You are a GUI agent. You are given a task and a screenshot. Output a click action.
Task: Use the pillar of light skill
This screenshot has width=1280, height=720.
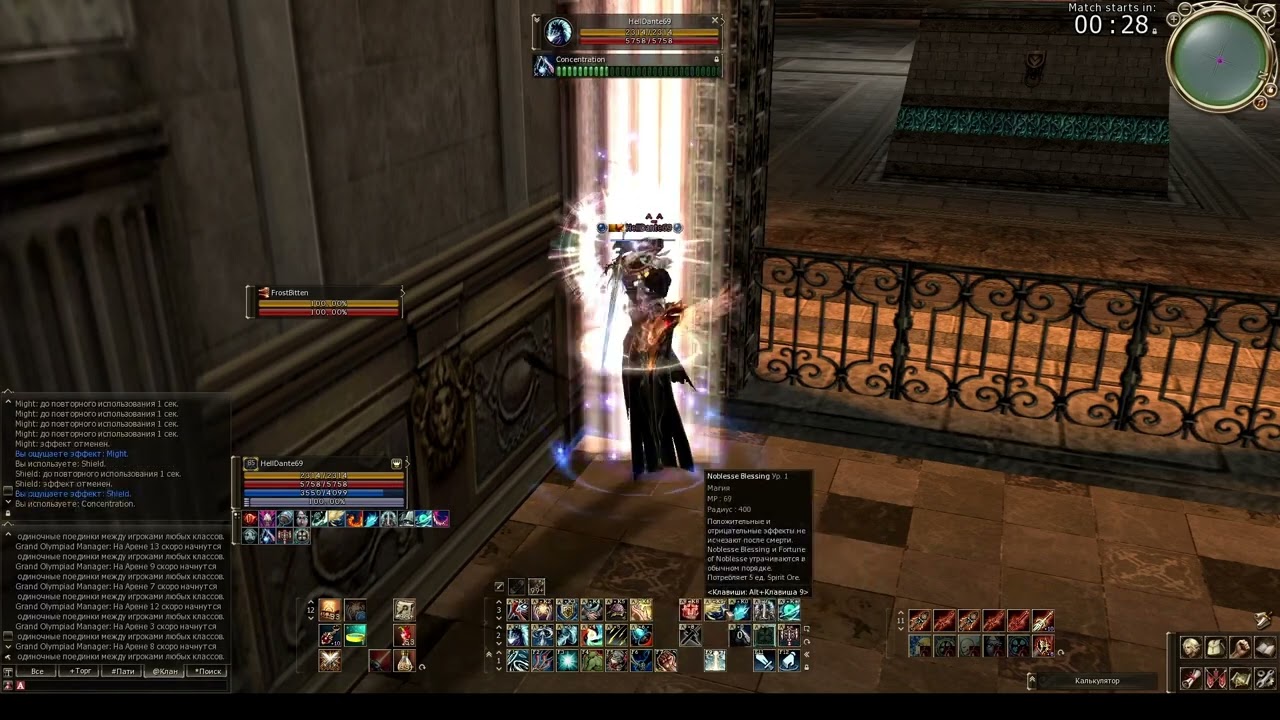714,660
